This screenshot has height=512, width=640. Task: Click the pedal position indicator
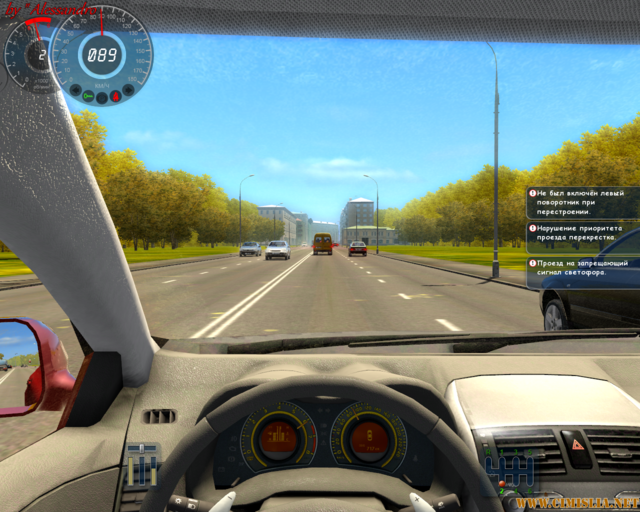pos(142,464)
